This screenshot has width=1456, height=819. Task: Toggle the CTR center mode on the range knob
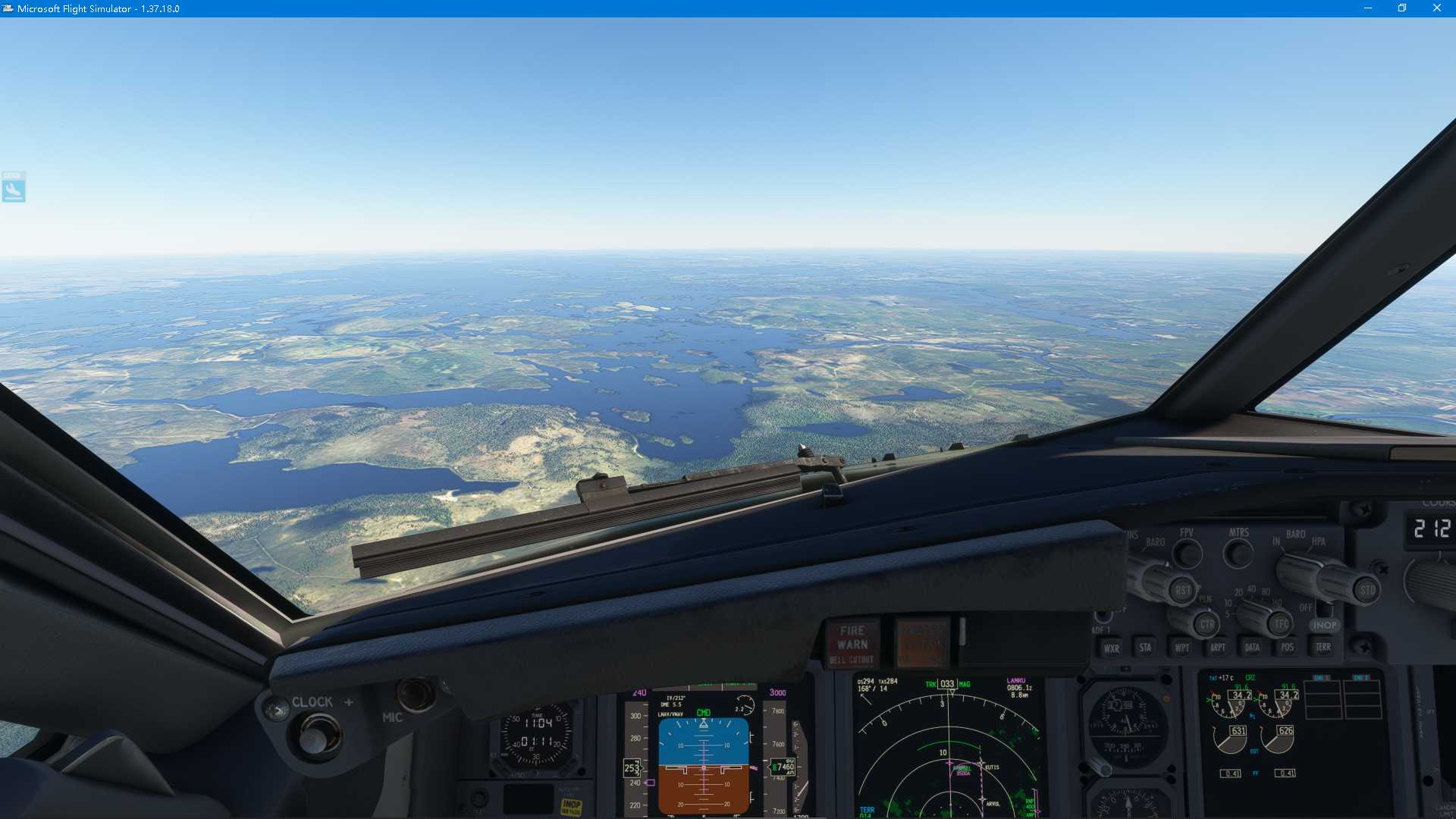(1207, 624)
